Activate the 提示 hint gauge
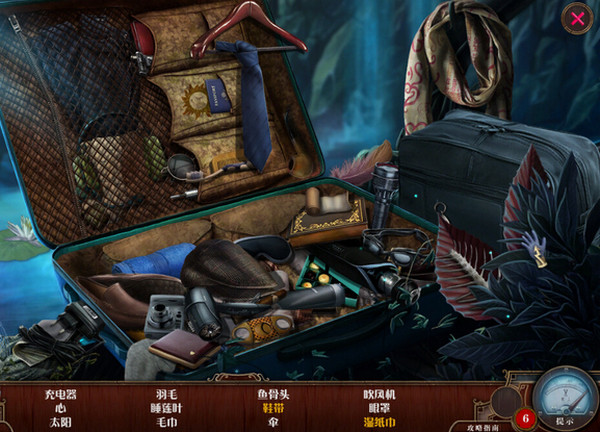The width and height of the screenshot is (600, 432). pos(564,400)
